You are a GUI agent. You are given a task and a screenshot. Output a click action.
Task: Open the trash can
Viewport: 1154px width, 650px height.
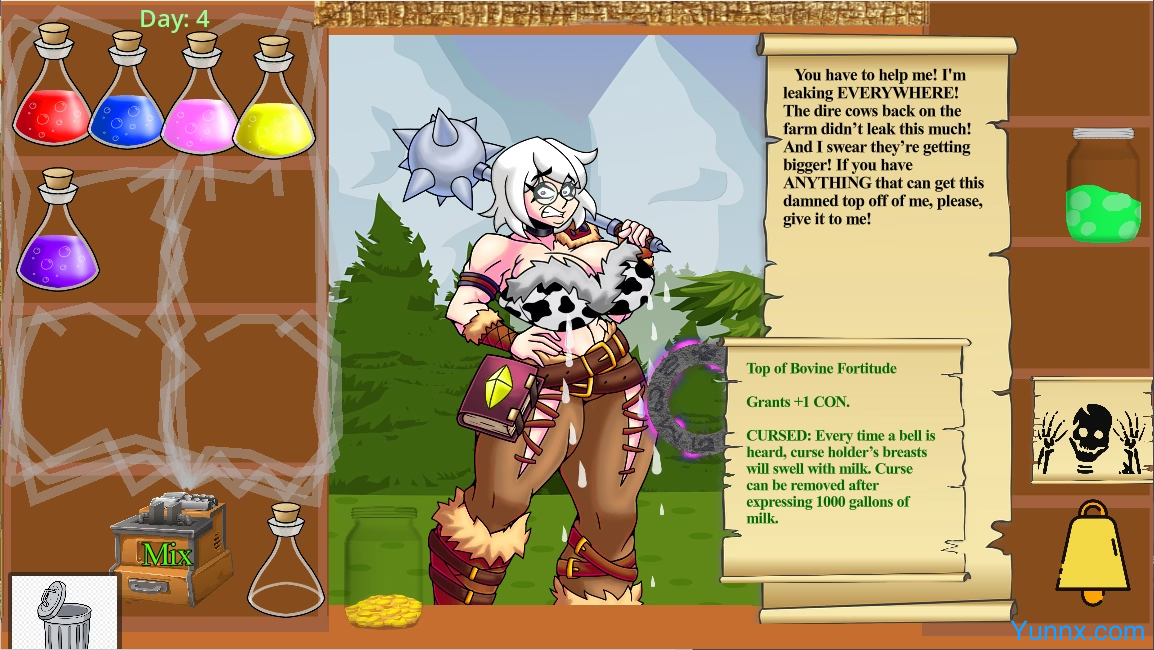[x=64, y=612]
